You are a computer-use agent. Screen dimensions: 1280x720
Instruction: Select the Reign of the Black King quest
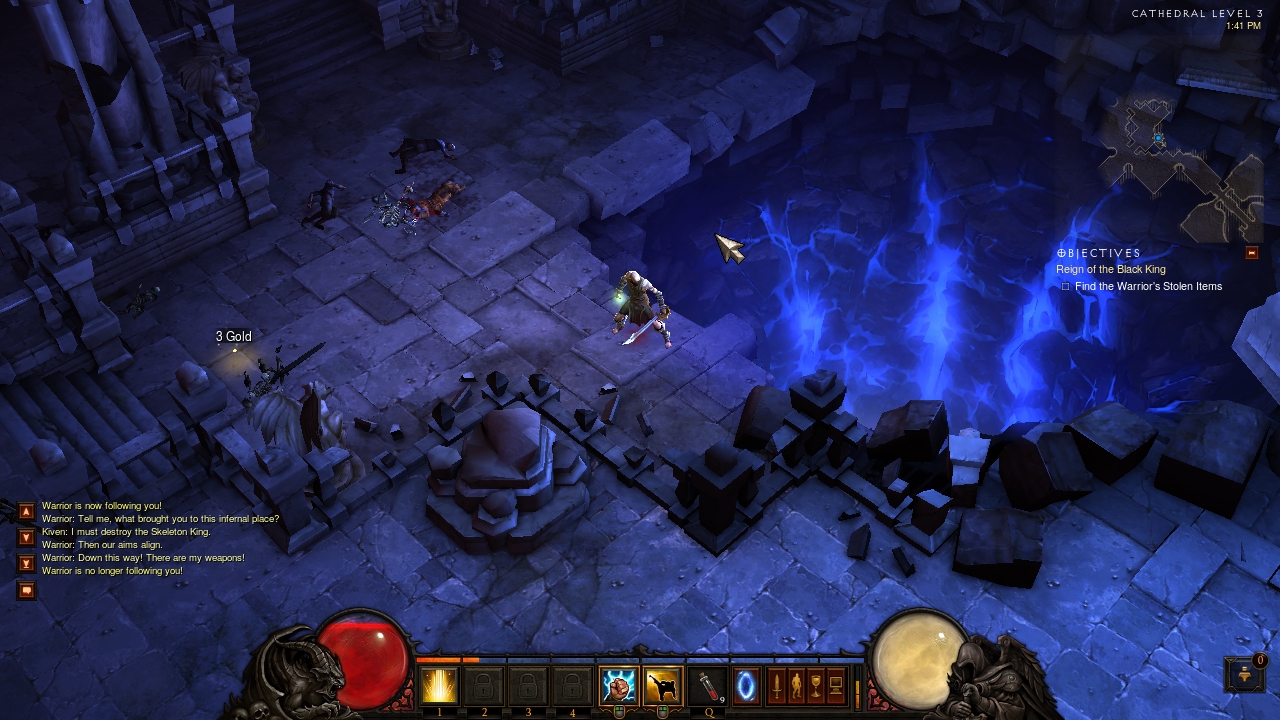coord(1110,269)
